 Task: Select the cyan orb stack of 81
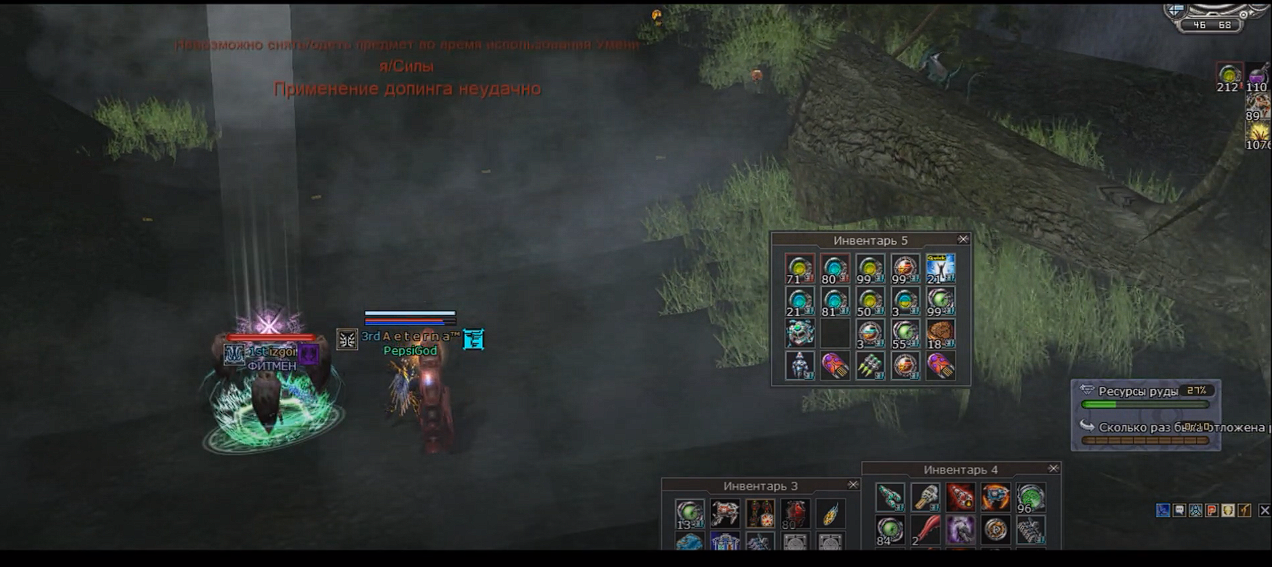tap(835, 301)
